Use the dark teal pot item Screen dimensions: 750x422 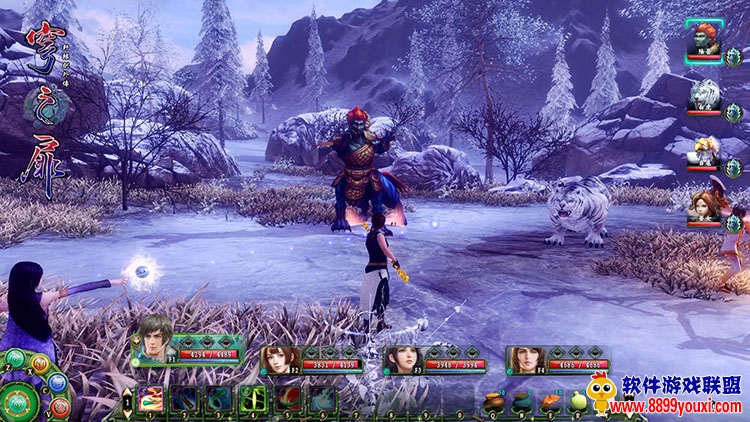(x=521, y=402)
